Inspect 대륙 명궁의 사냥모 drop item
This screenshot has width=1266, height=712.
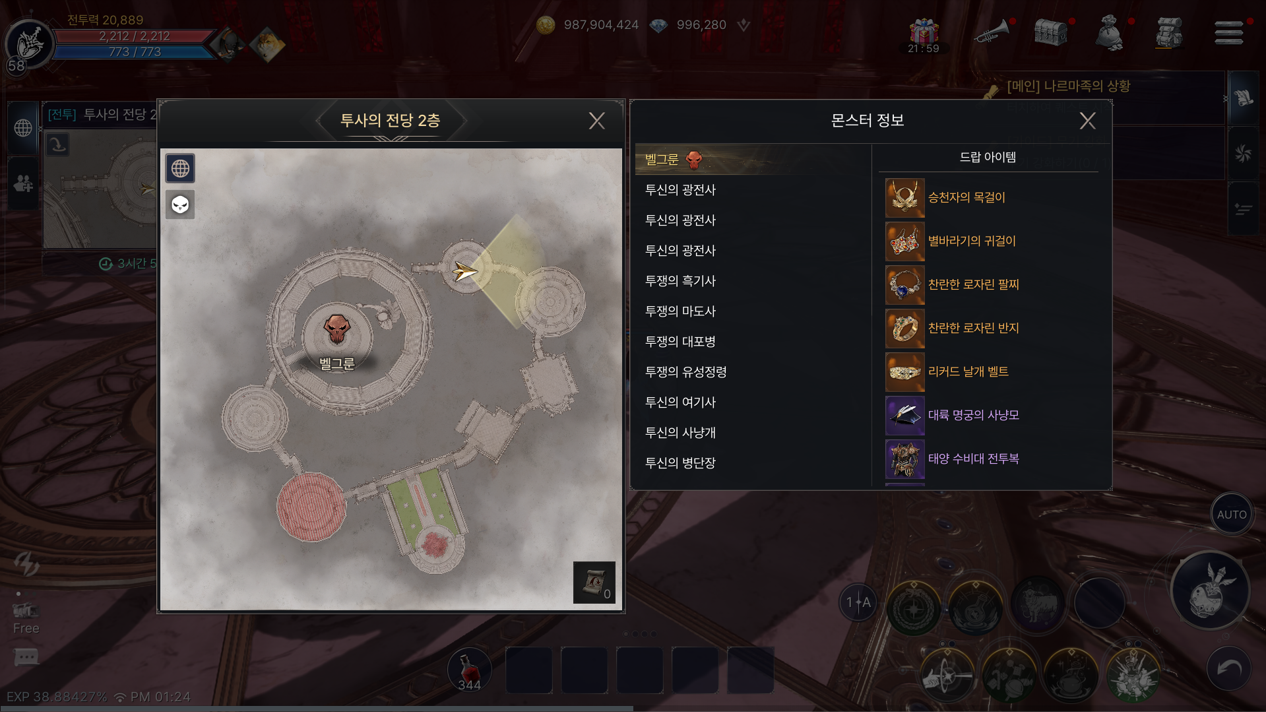pyautogui.click(x=972, y=415)
